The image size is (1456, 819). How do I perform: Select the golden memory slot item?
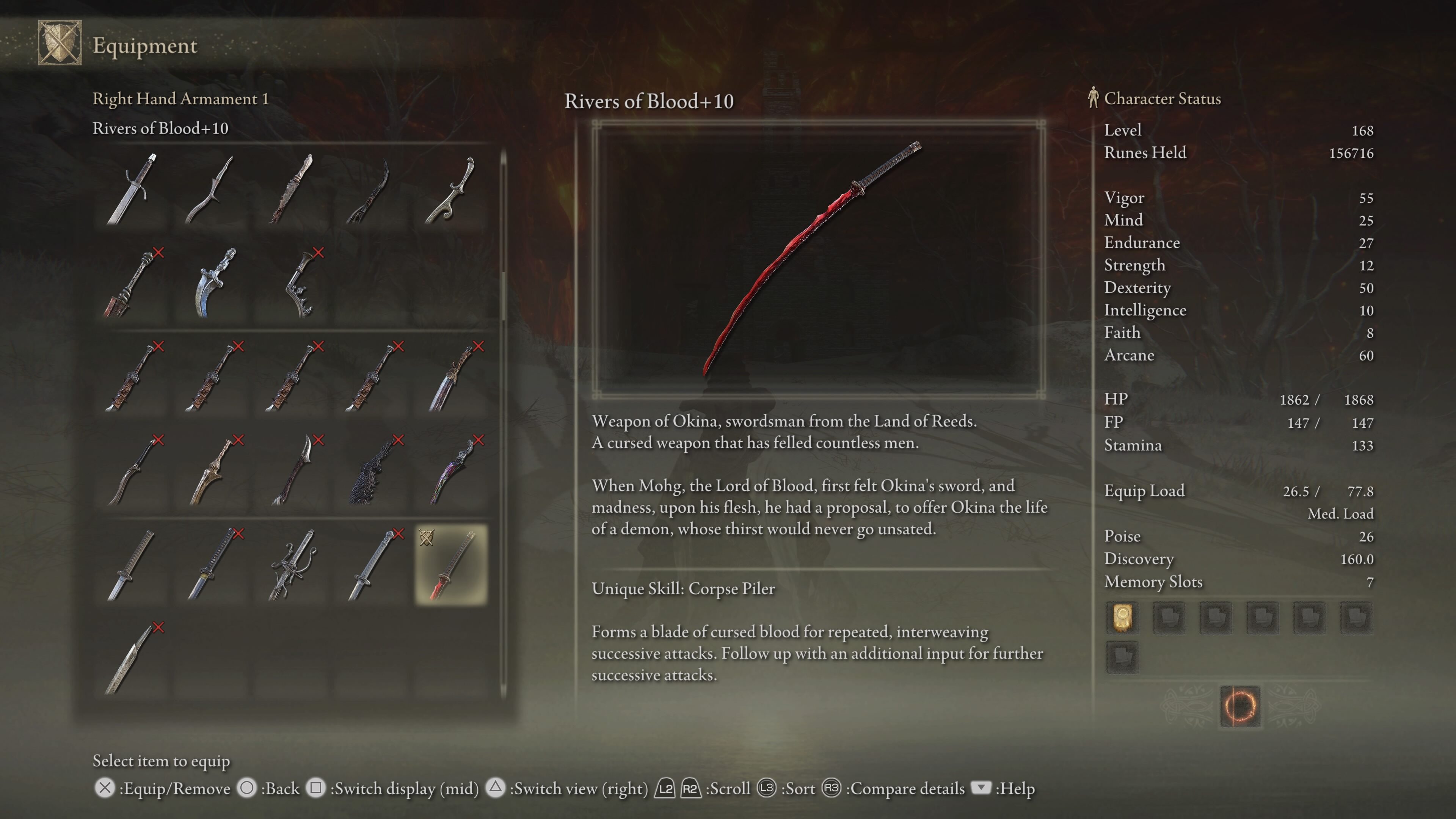click(x=1122, y=617)
